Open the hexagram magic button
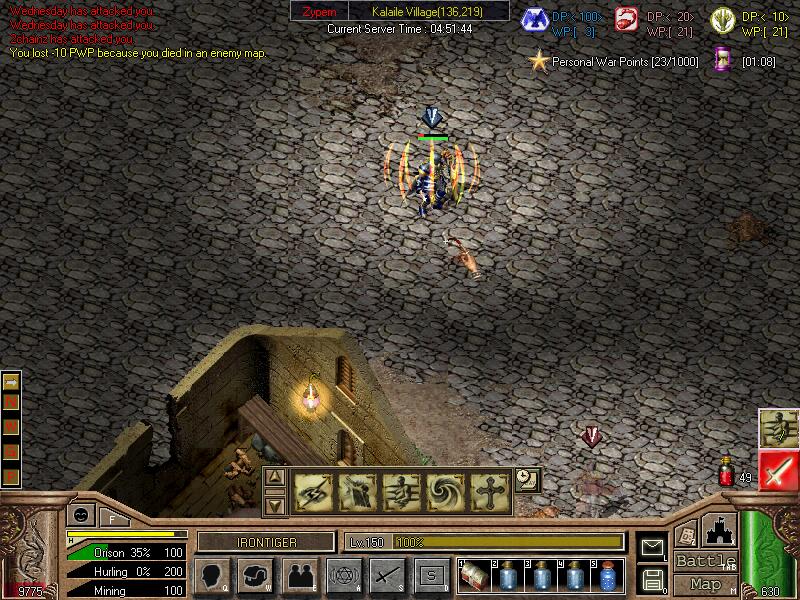 pos(343,576)
